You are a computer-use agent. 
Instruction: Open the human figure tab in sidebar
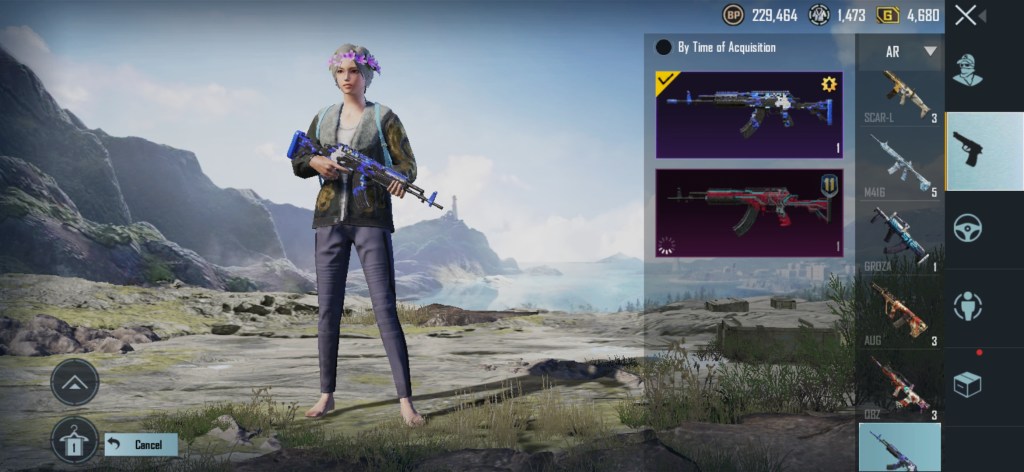pos(967,306)
